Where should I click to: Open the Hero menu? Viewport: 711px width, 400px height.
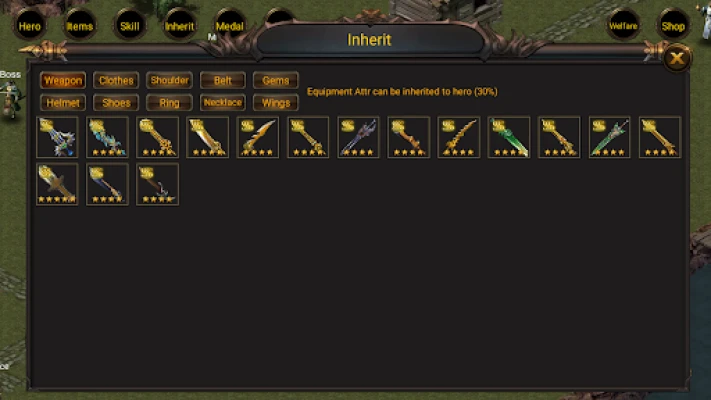30,26
